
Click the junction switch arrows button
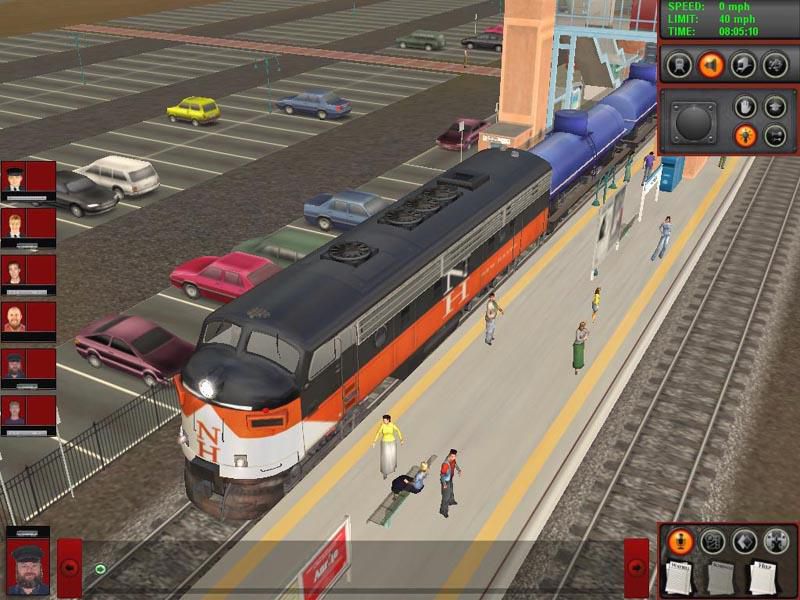775,136
